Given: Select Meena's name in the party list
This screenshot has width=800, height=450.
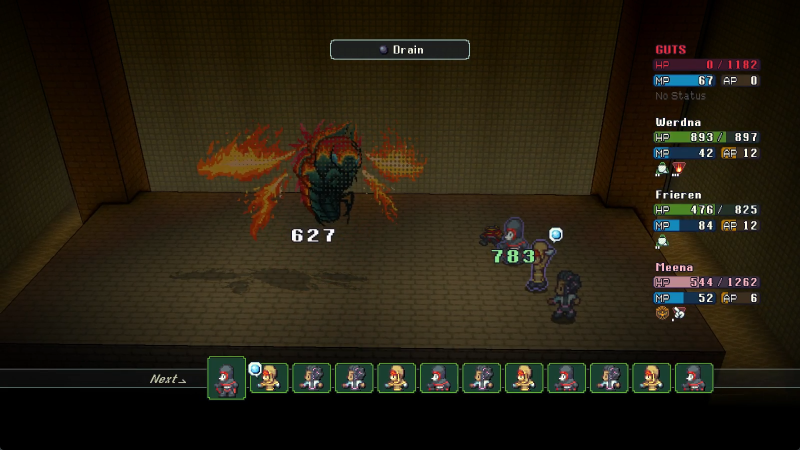Looking at the screenshot, I should 674,268.
